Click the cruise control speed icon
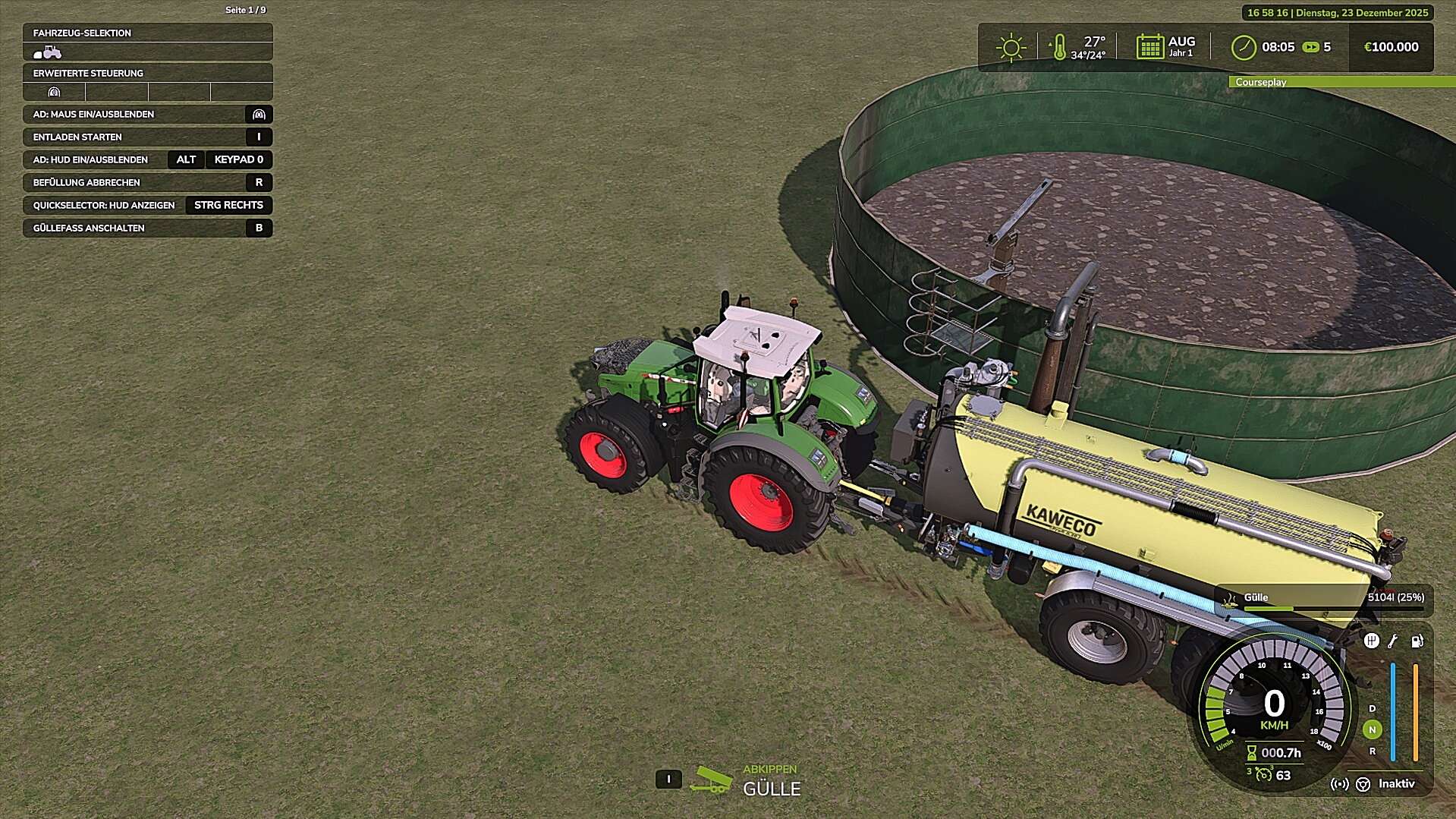Screen dimensions: 1456x819 pyautogui.click(x=1263, y=774)
